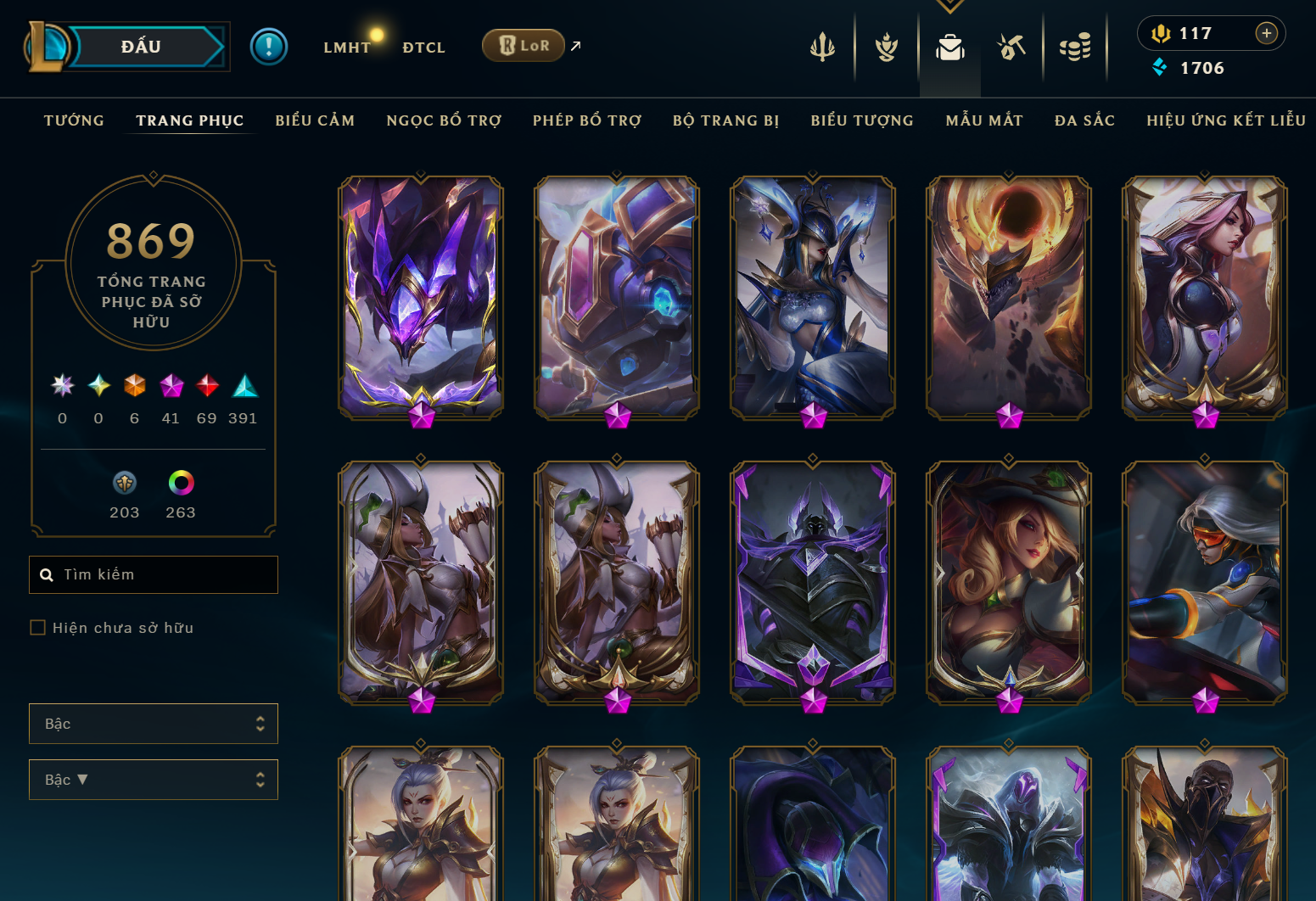Click the ĐẤU play button

(142, 47)
